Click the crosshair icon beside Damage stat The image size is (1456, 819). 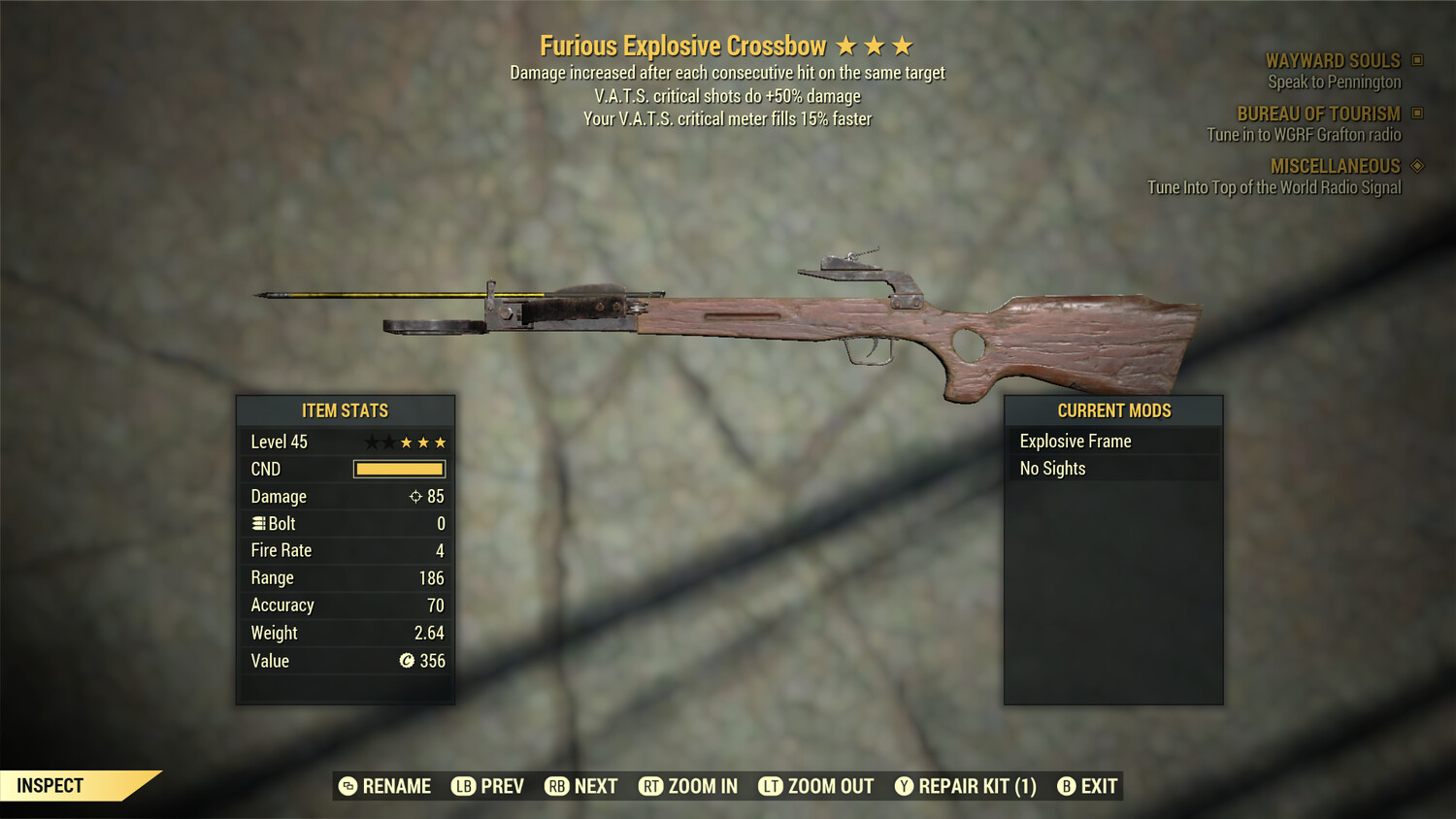tap(415, 496)
